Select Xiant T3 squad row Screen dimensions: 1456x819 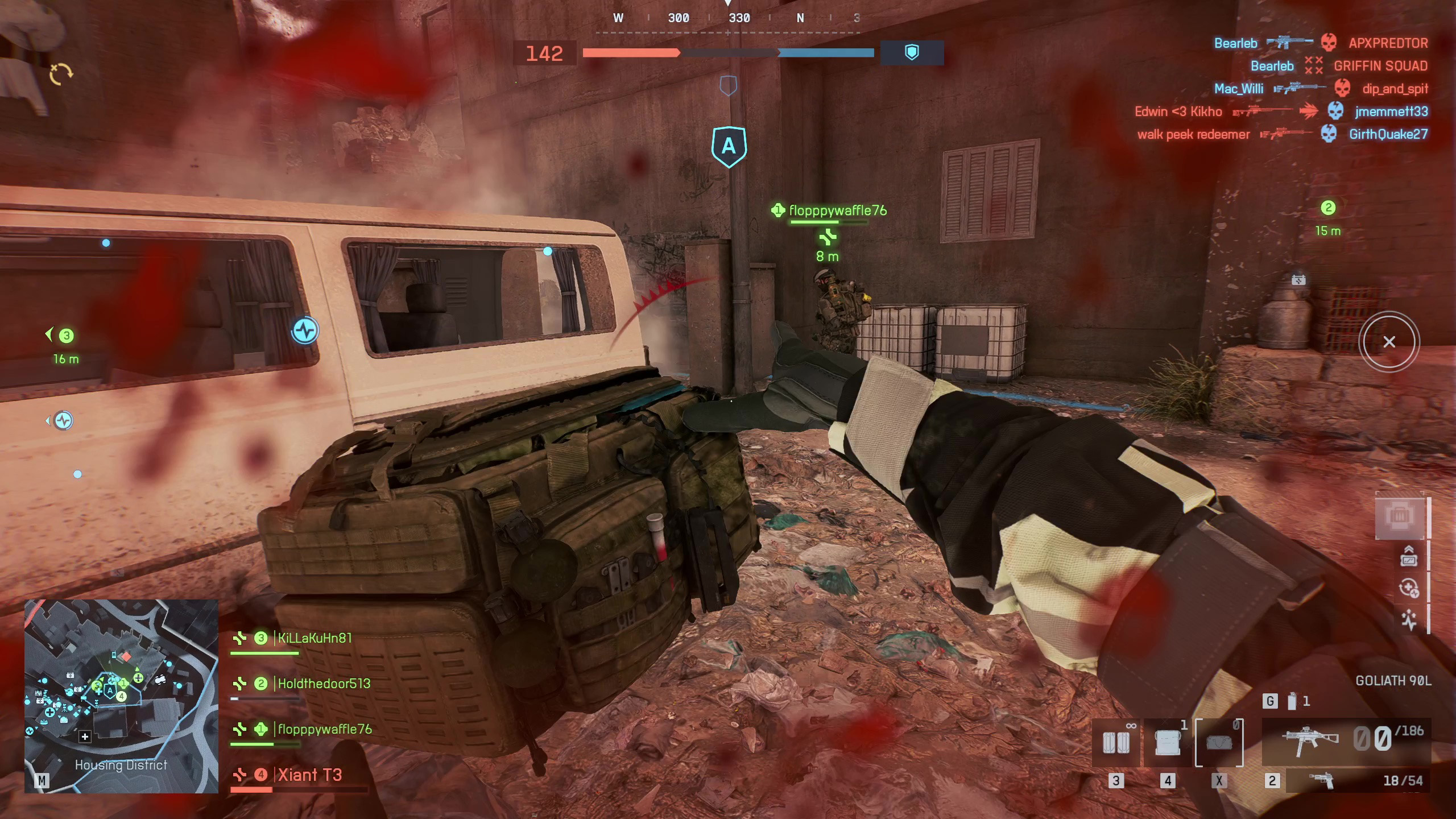tap(309, 775)
